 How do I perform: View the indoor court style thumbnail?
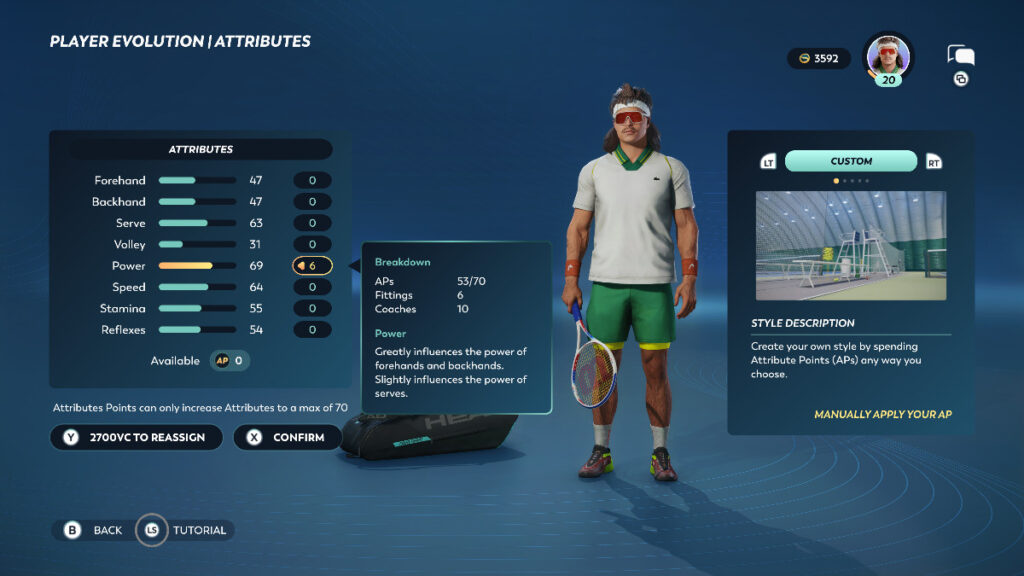pyautogui.click(x=850, y=246)
